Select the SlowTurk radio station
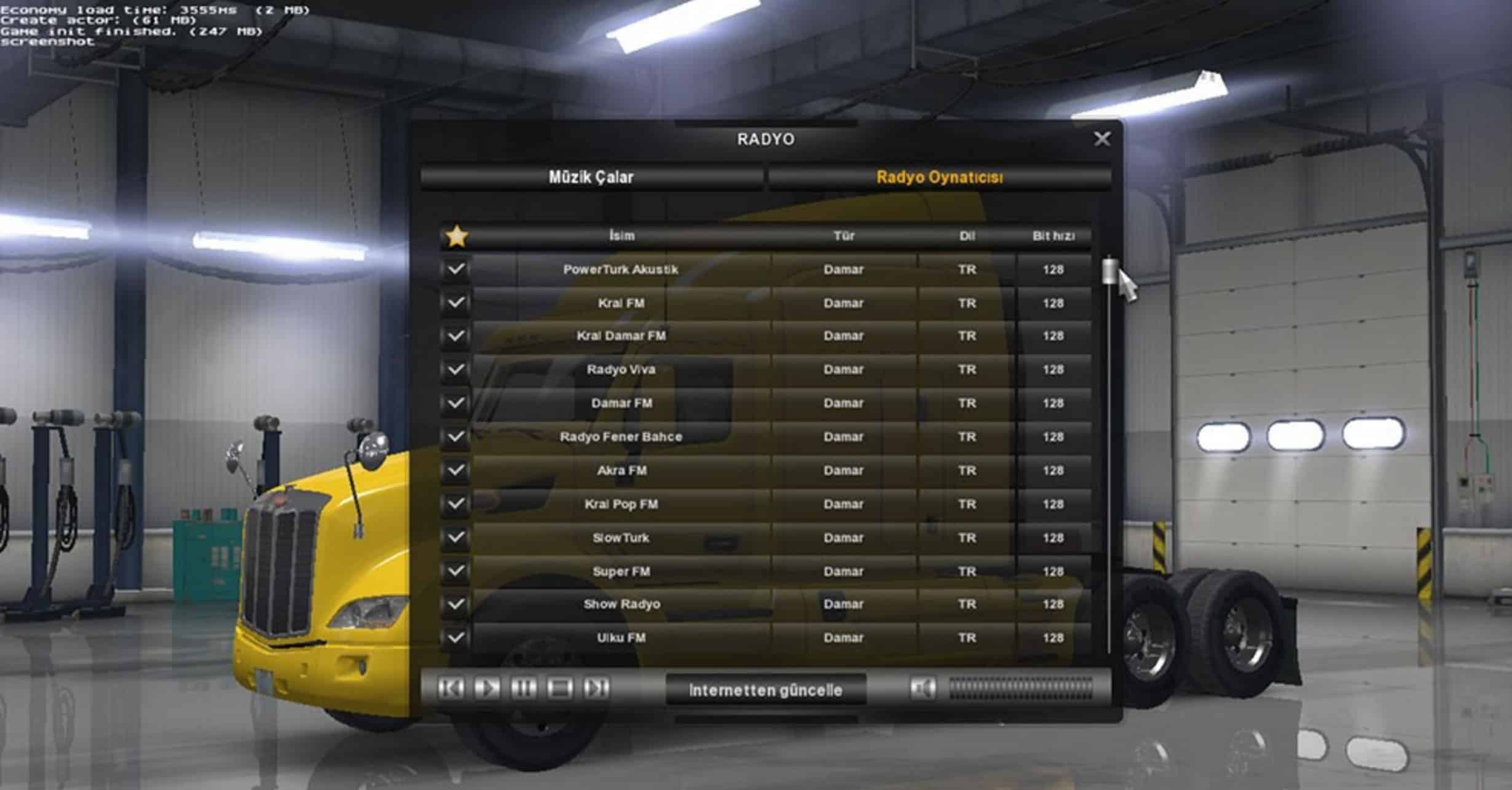1512x790 pixels. coord(621,538)
